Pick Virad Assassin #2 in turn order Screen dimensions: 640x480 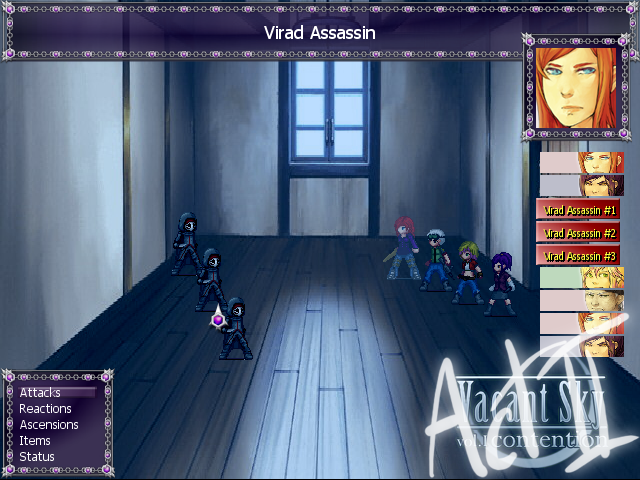581,233
